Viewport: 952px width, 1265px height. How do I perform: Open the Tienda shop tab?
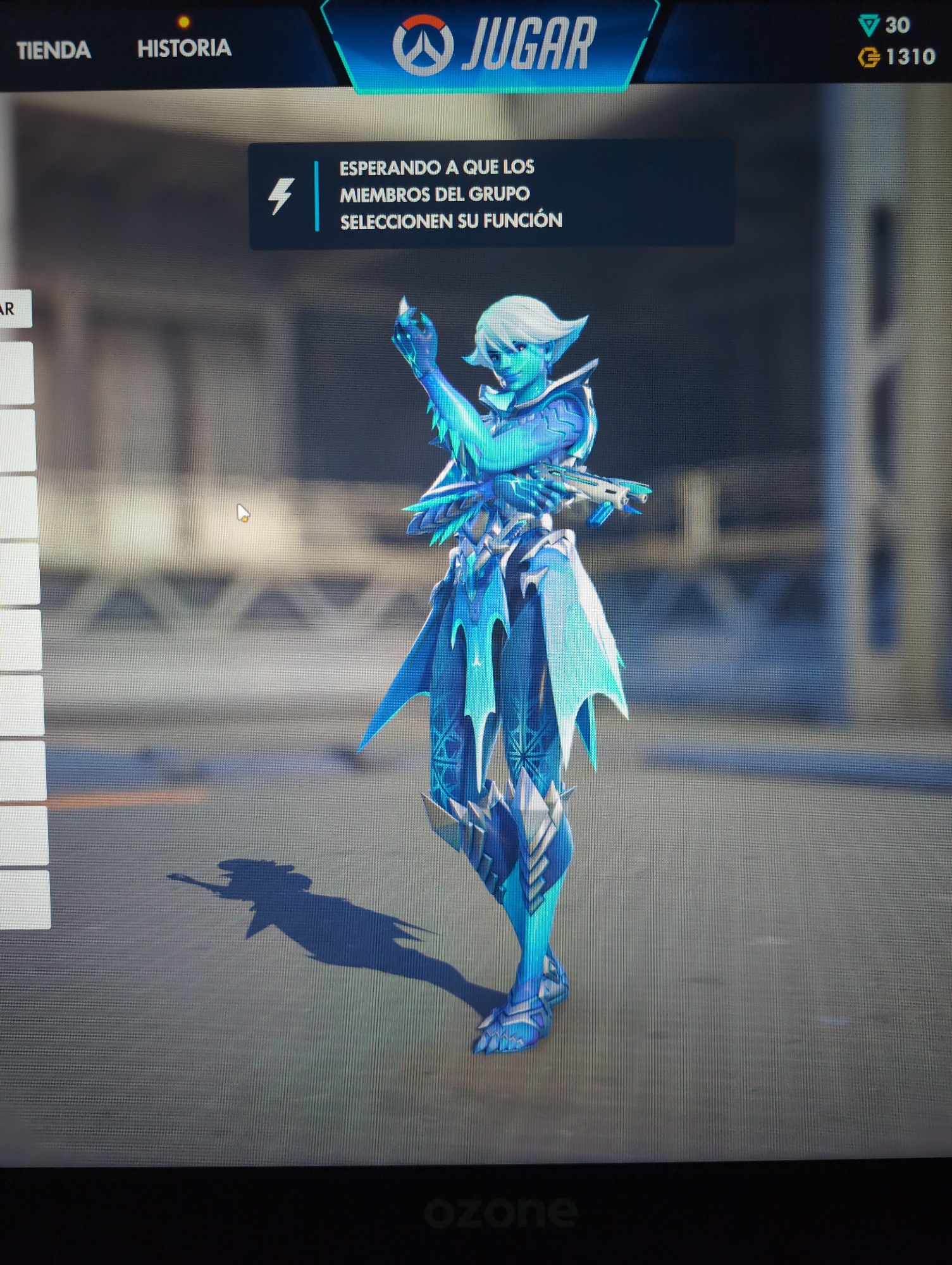[54, 50]
